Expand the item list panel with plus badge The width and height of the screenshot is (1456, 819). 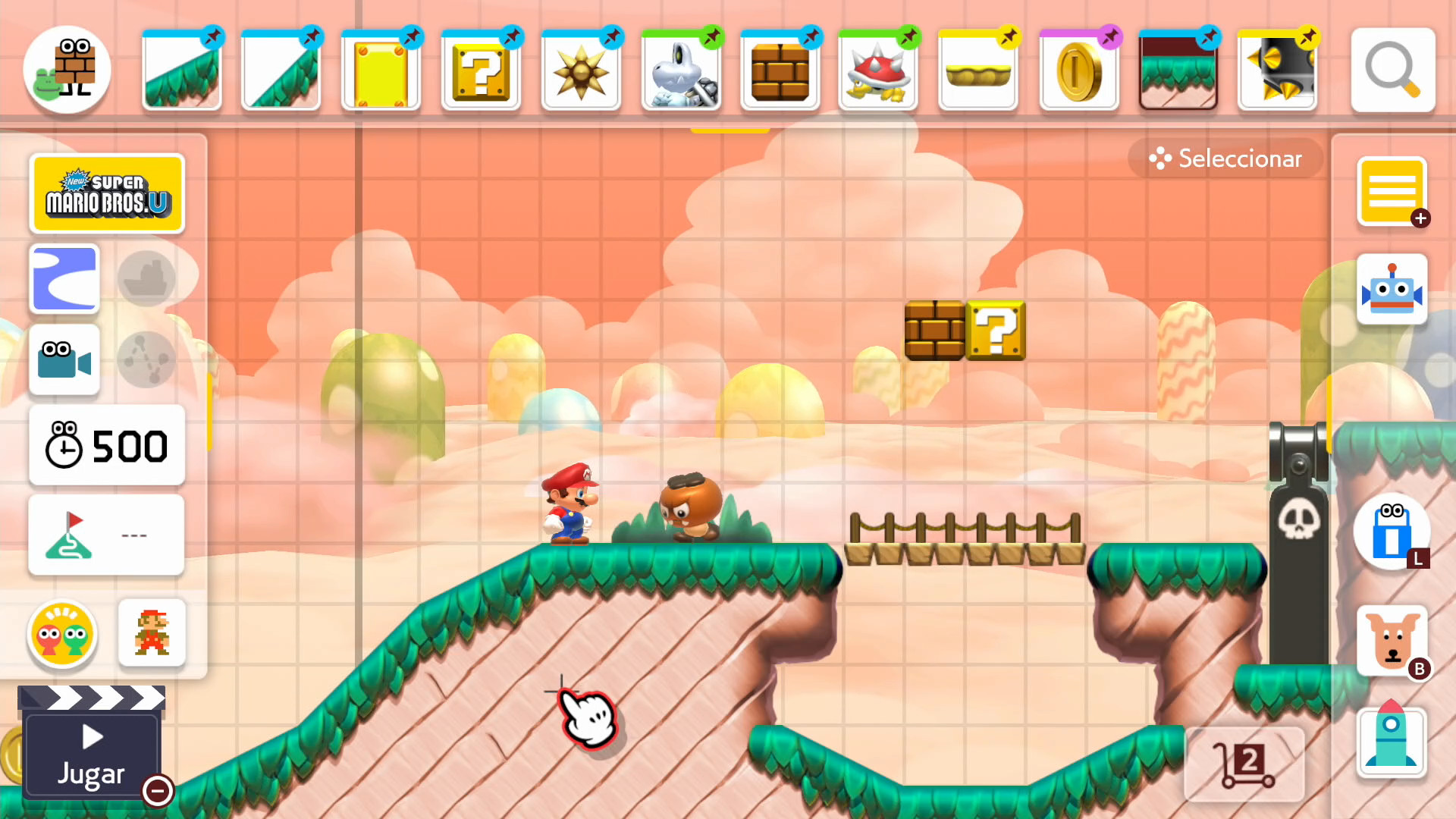[1392, 192]
